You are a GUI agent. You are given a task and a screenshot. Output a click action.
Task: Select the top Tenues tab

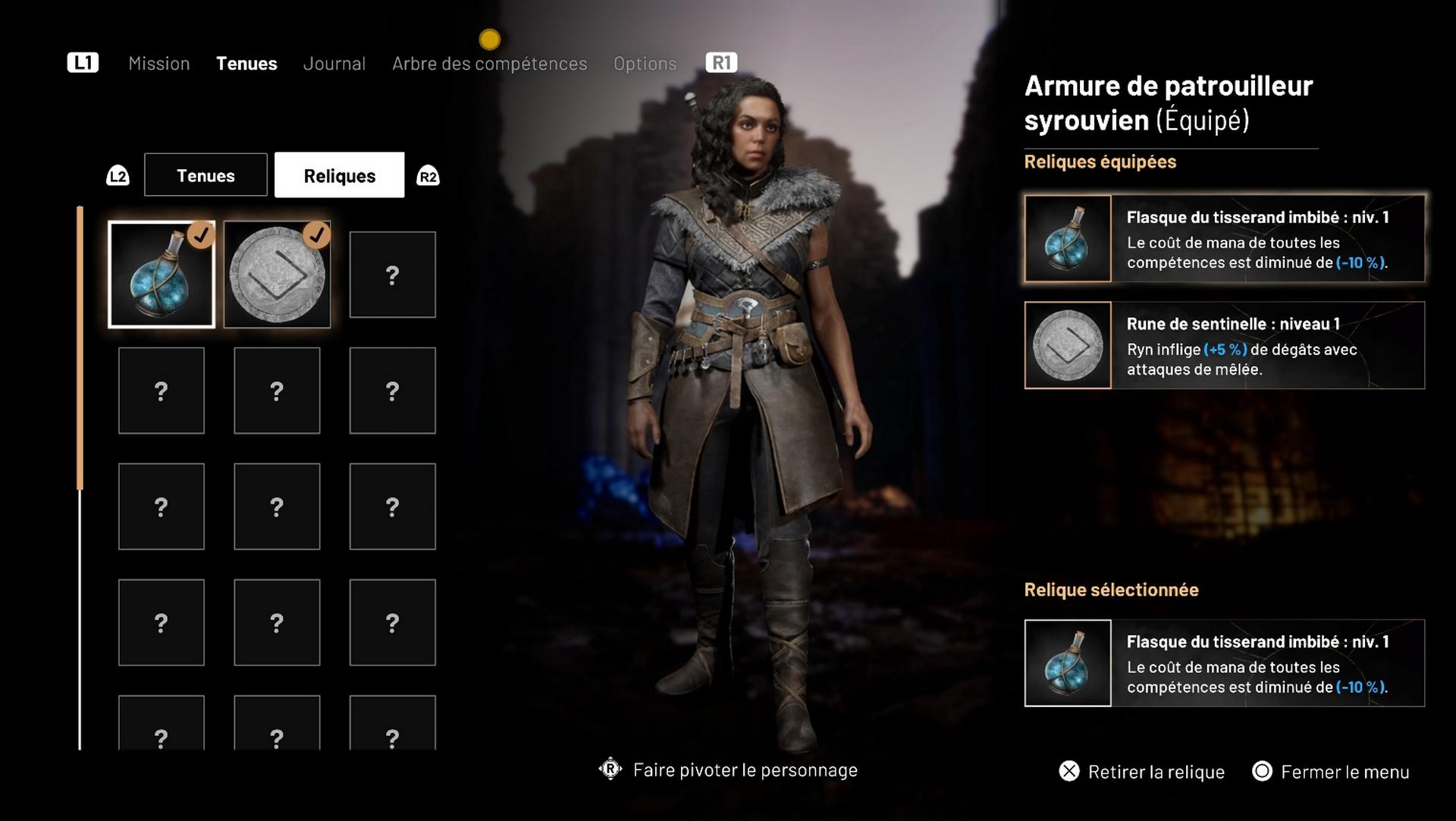246,64
